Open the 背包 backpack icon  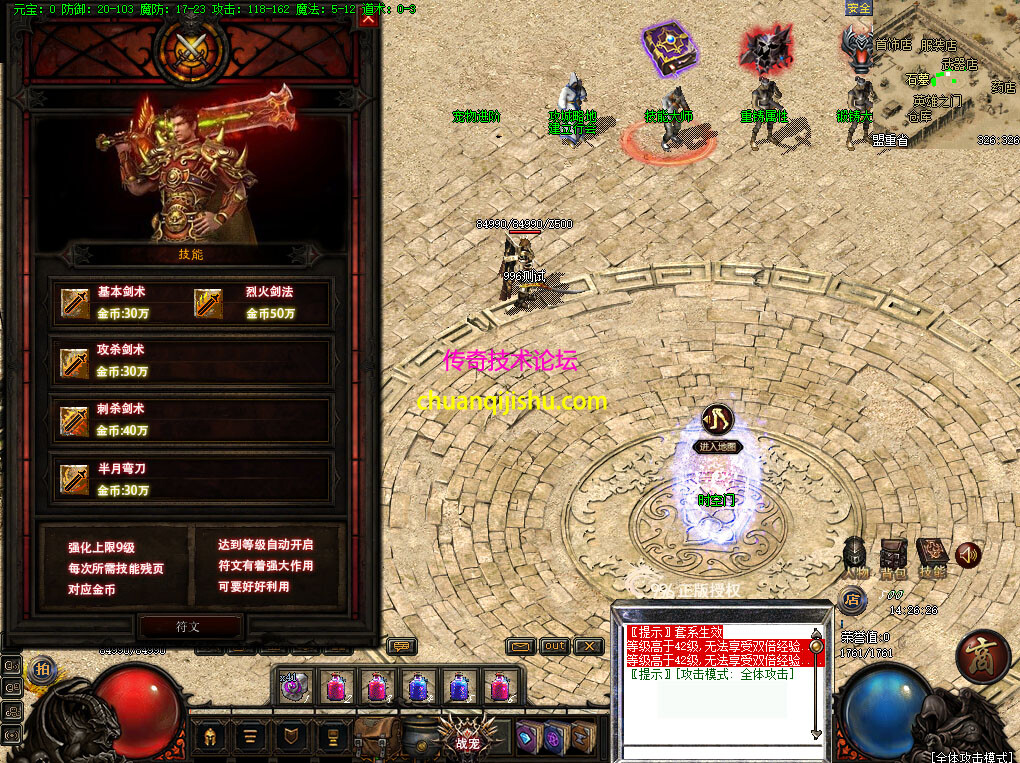click(893, 555)
